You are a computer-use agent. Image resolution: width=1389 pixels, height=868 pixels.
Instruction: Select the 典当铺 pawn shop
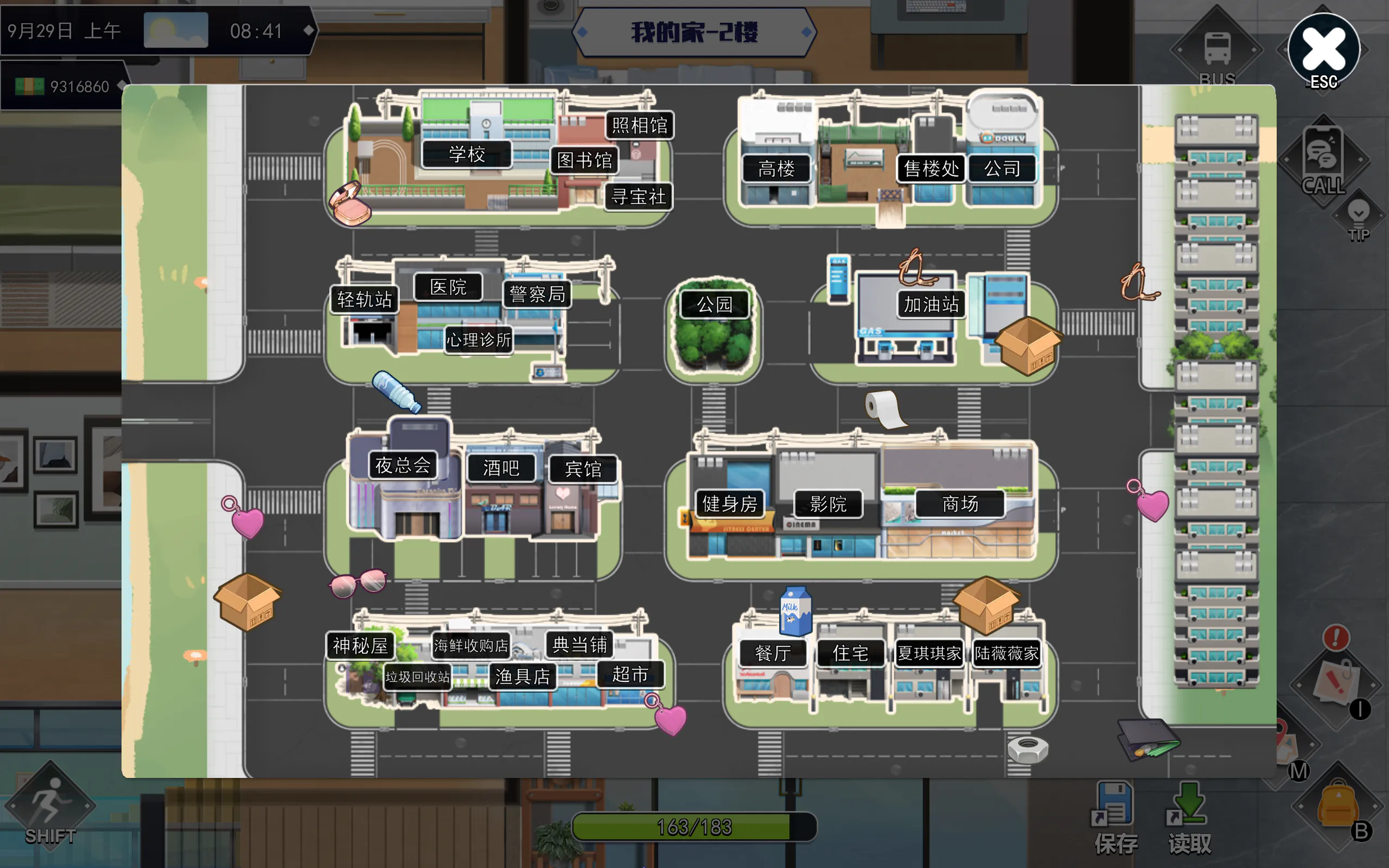[579, 644]
